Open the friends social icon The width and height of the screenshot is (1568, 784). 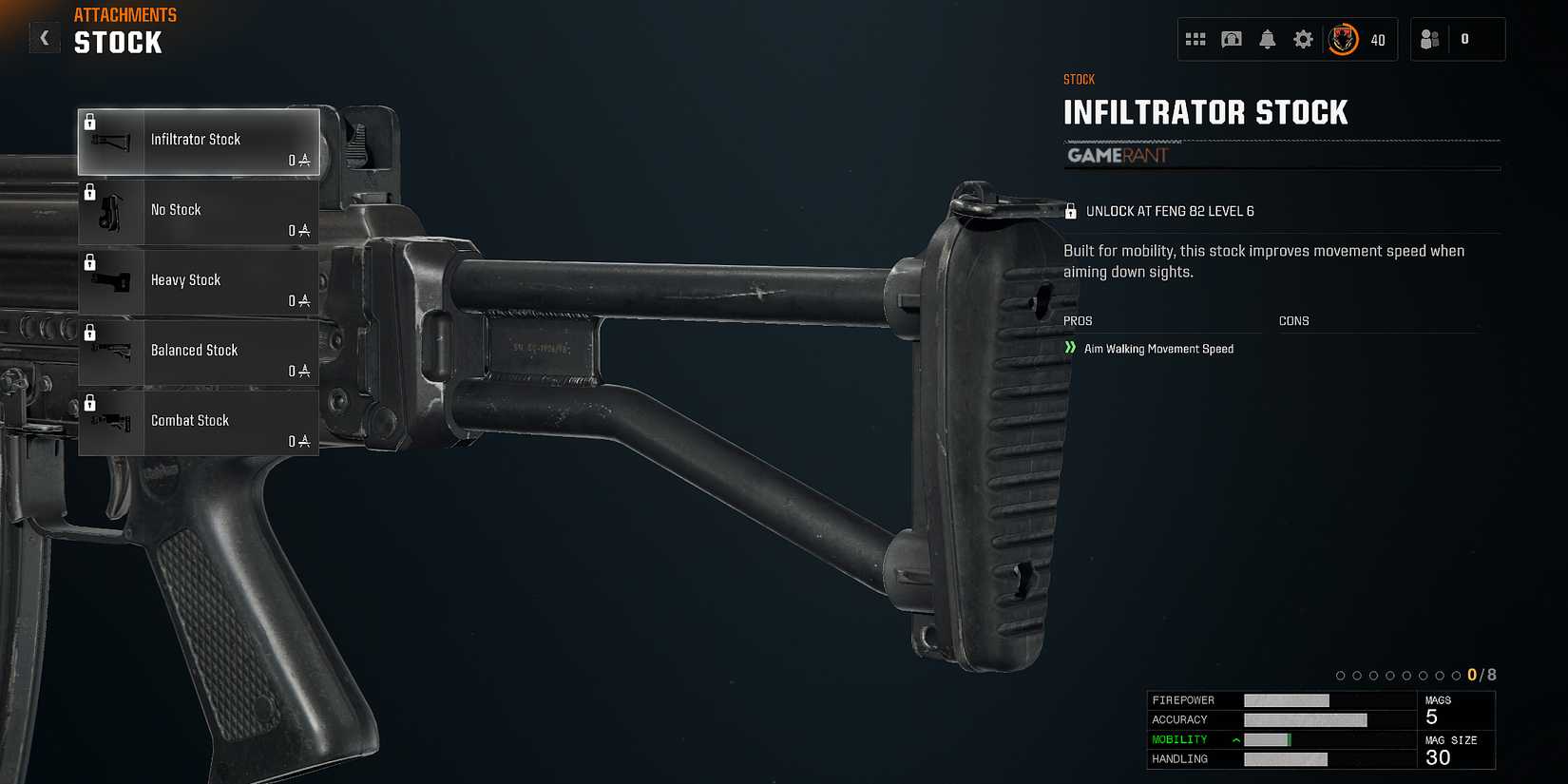[1427, 39]
